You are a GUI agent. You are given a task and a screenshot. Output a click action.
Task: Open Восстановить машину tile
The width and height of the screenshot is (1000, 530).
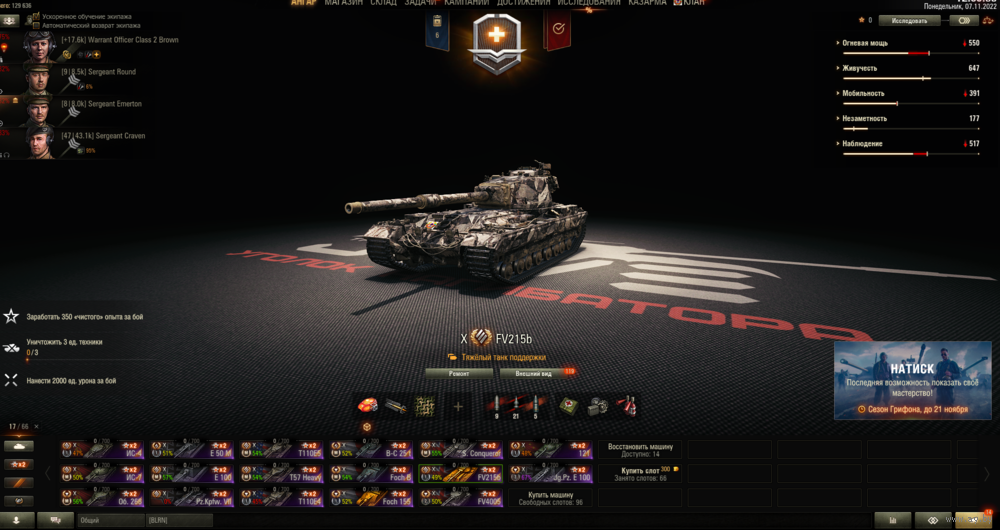641,450
